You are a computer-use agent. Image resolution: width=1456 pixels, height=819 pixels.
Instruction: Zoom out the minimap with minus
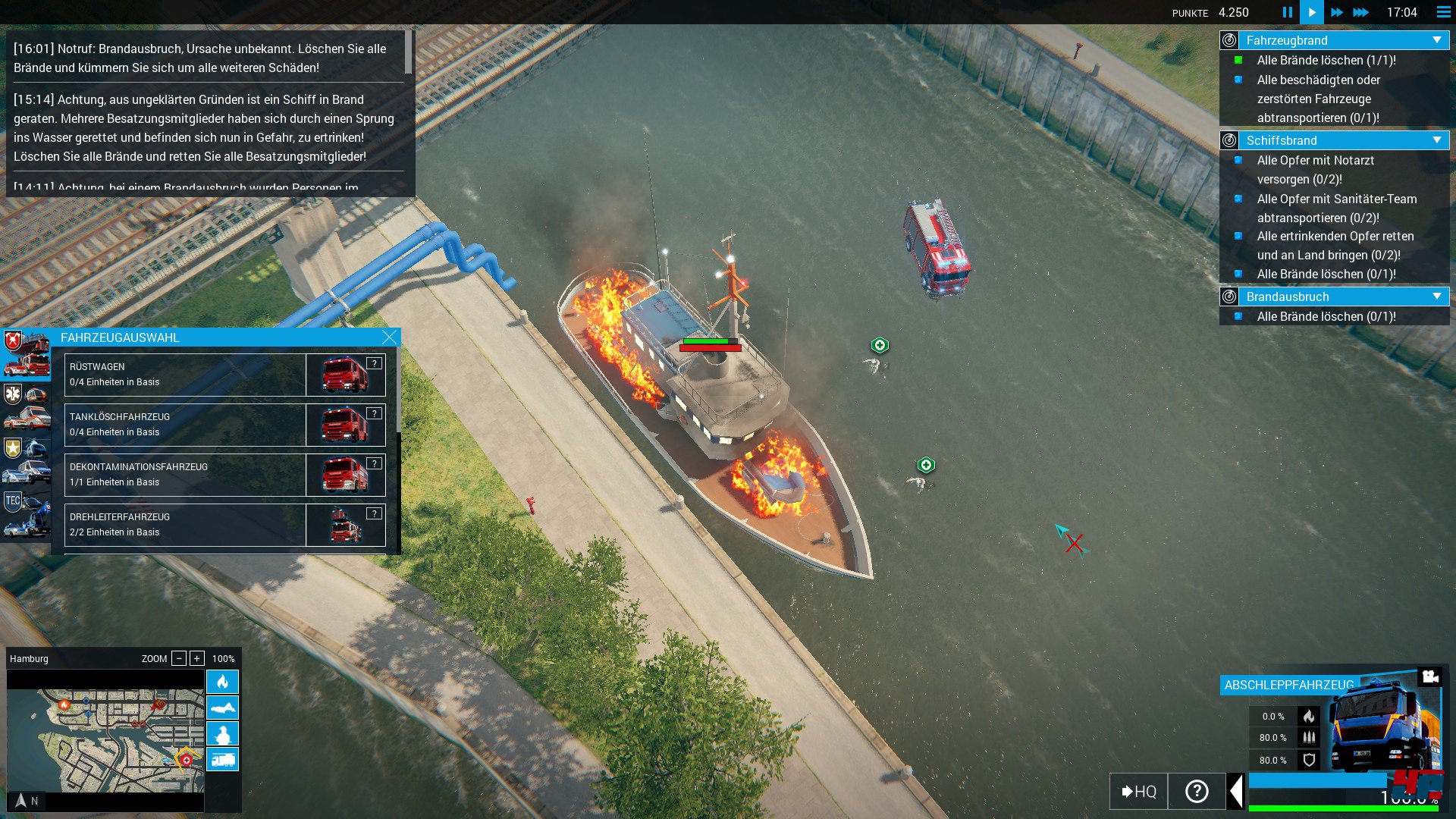(x=179, y=658)
